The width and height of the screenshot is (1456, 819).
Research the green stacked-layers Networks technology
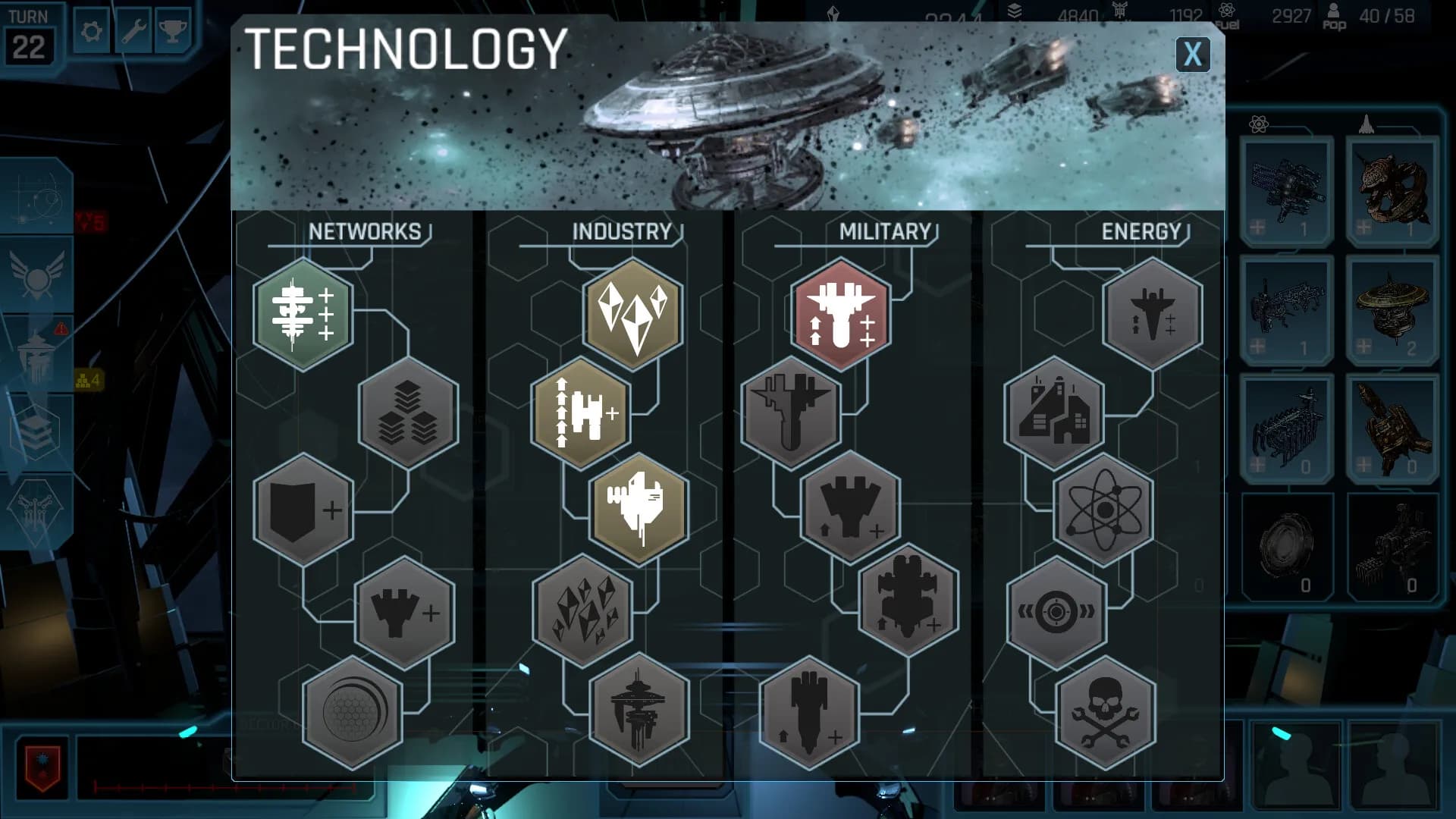click(303, 315)
